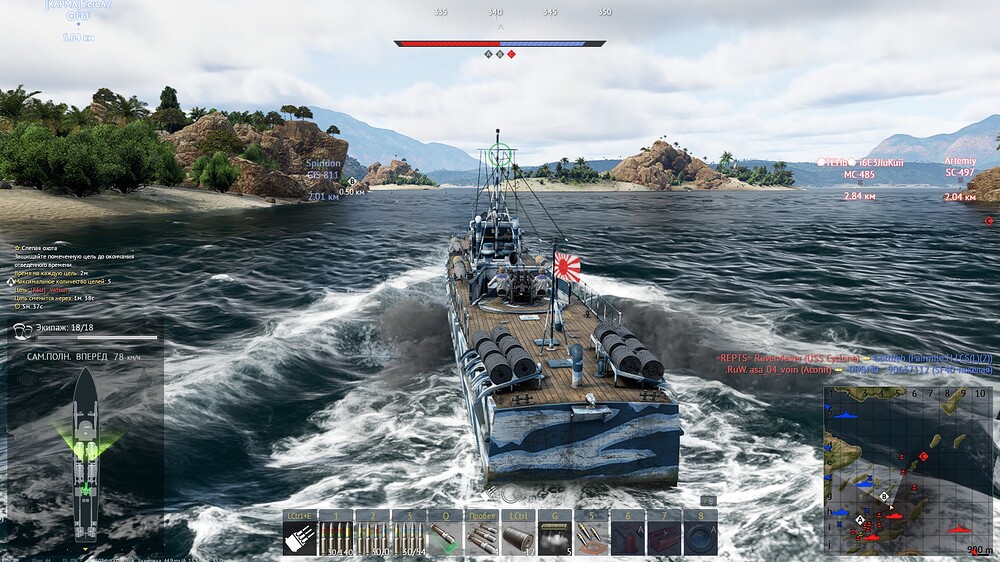Deploy the smoke screen ability
This screenshot has width=1000, height=562.
click(x=554, y=537)
